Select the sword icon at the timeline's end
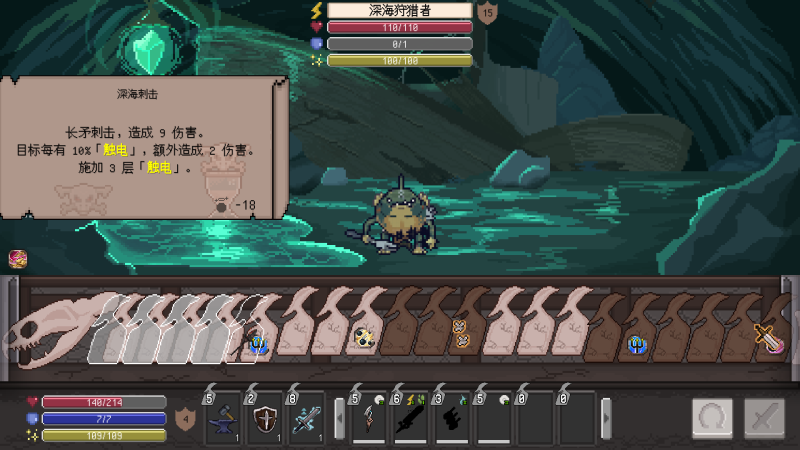800x450 pixels. tap(769, 337)
